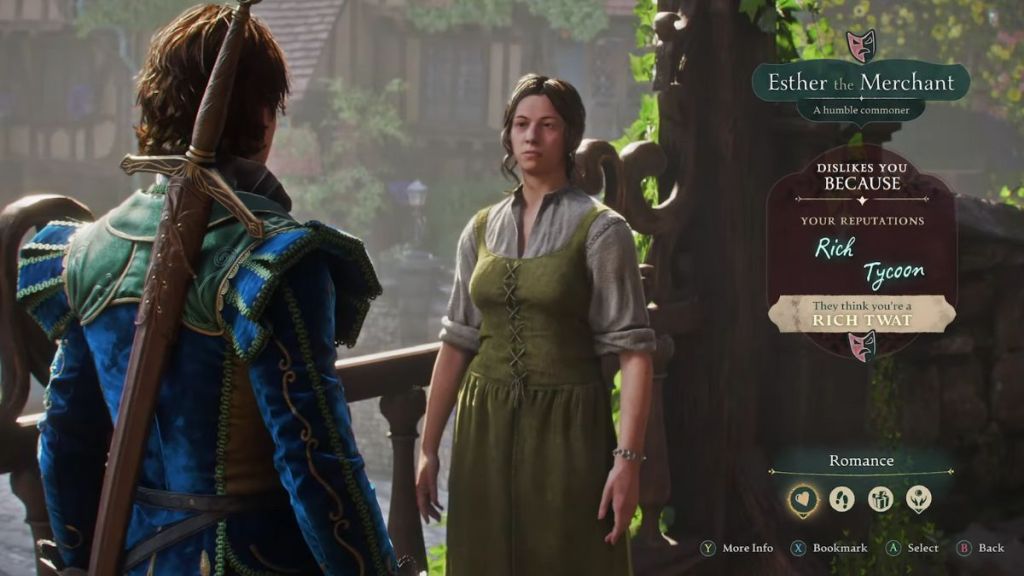
Task: Select the 'Tycoon' reputation entry
Action: click(x=893, y=272)
